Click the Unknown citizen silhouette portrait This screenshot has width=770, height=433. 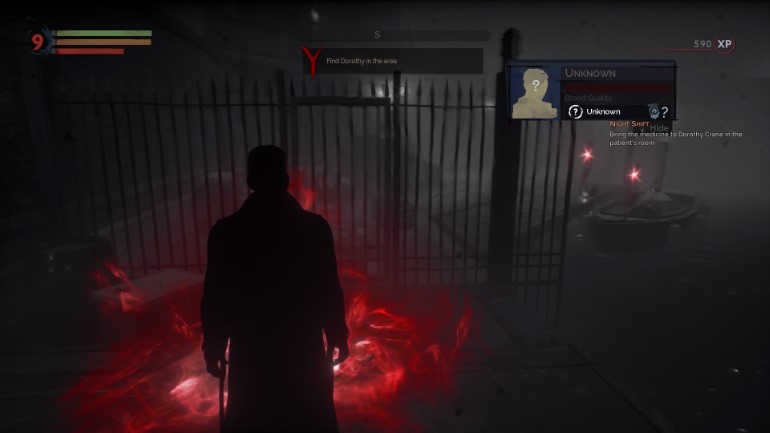(534, 92)
